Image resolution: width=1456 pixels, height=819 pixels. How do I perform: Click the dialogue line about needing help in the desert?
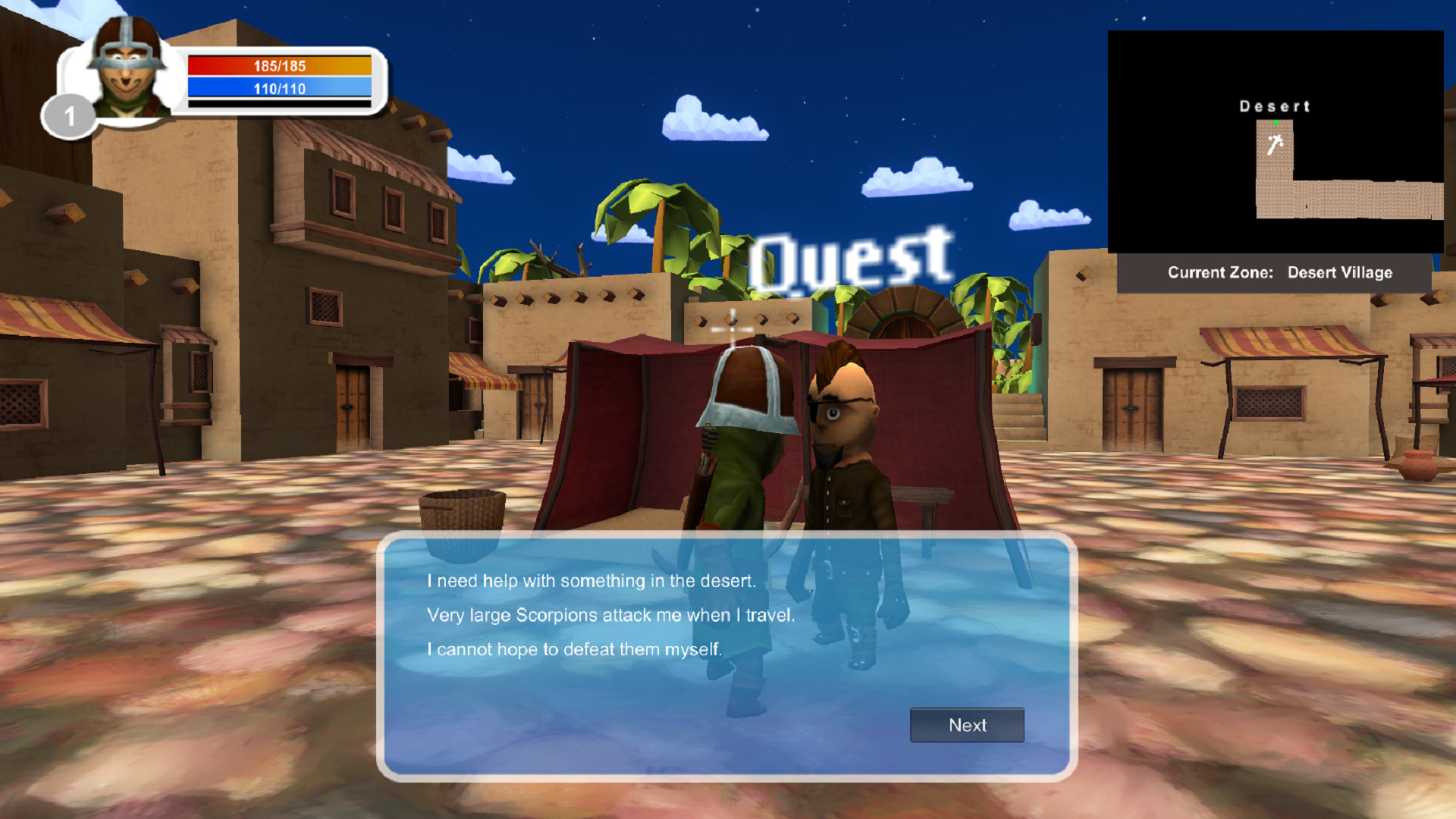590,581
